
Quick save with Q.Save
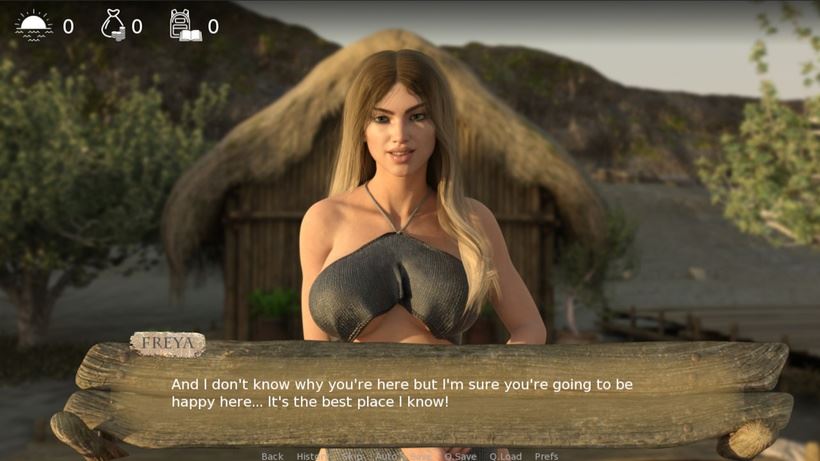(x=460, y=456)
